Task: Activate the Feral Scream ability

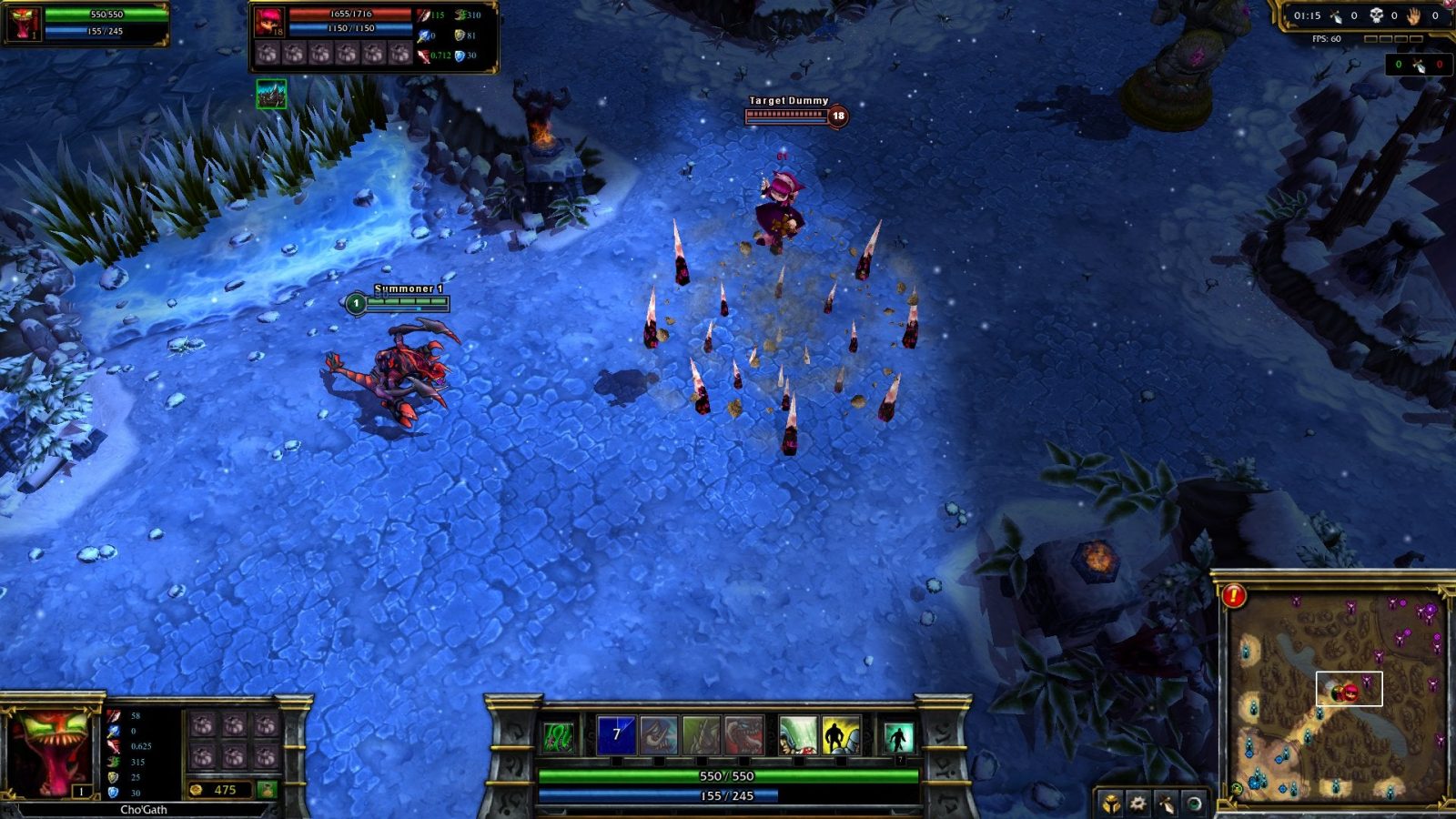Action: (659, 735)
